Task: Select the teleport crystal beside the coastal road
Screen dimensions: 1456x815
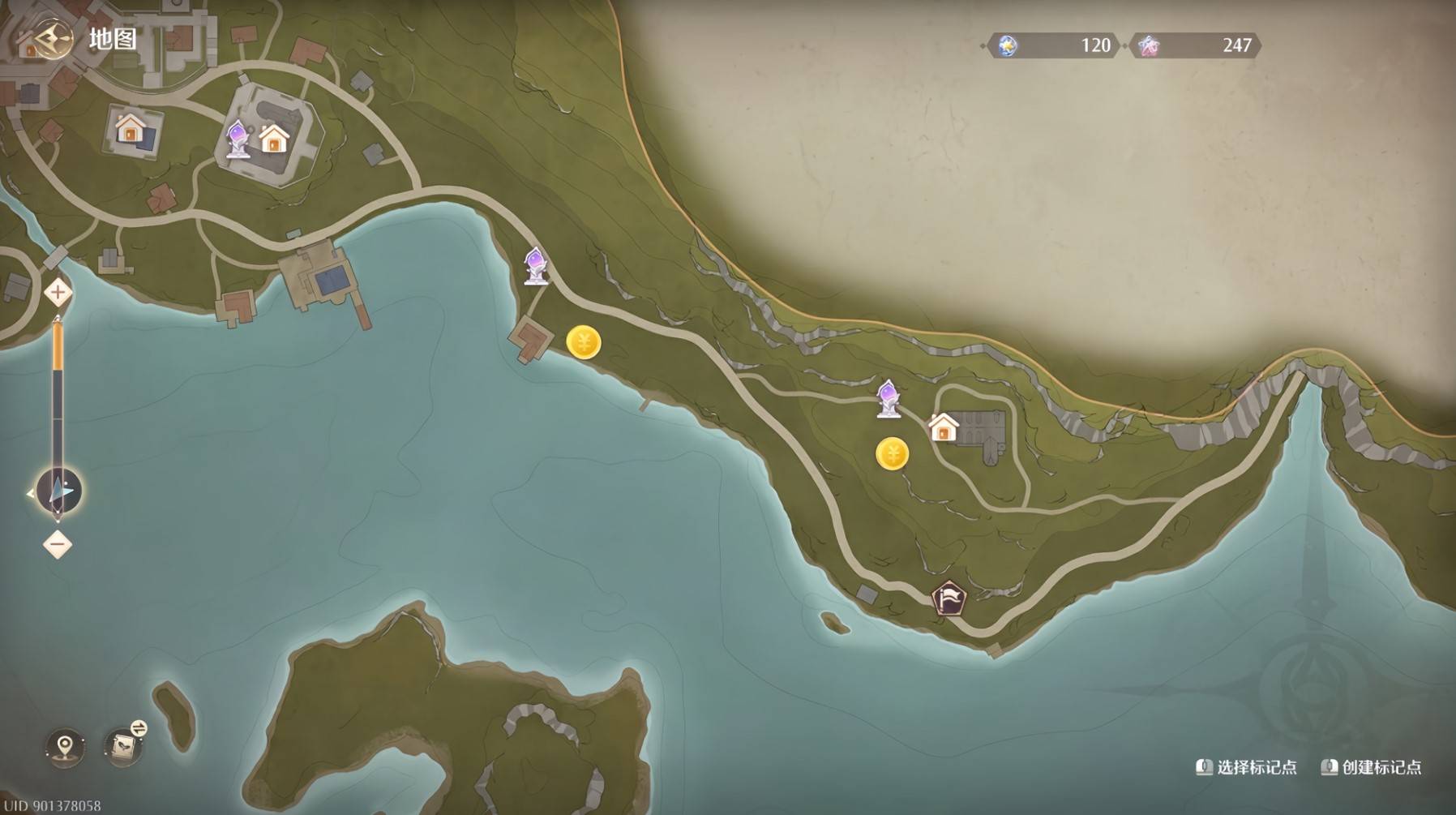Action: point(535,266)
